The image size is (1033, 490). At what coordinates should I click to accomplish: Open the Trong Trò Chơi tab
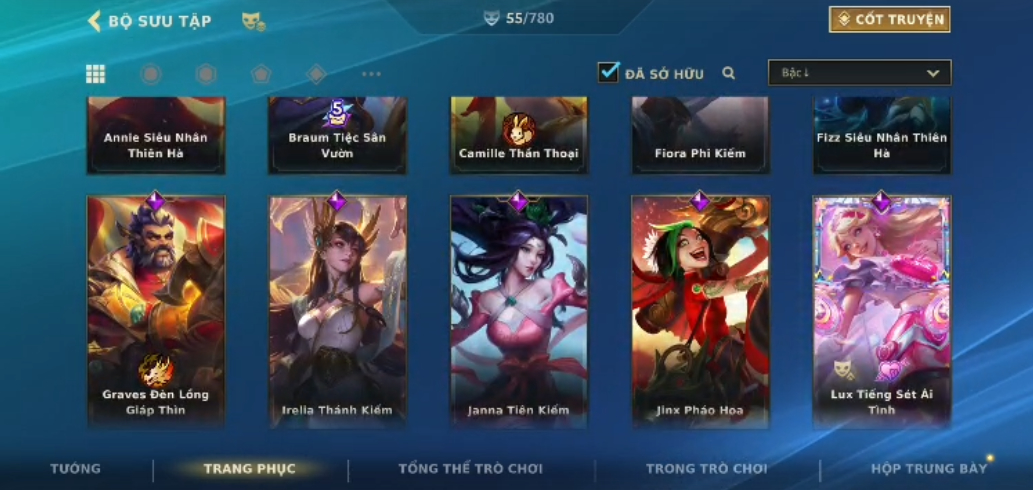[x=706, y=468]
